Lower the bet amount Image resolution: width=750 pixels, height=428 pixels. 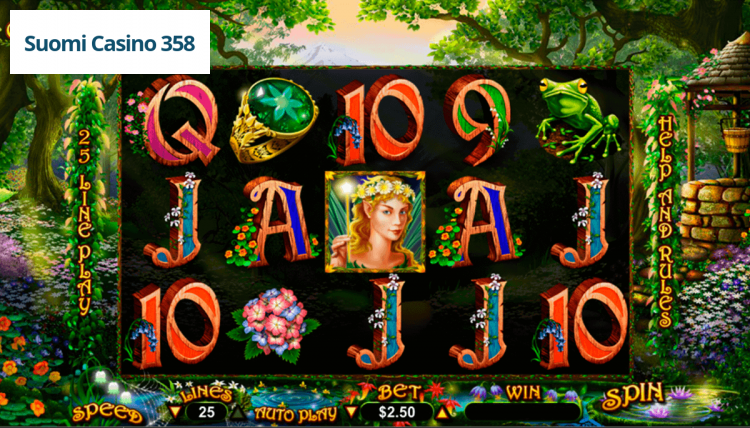351,411
